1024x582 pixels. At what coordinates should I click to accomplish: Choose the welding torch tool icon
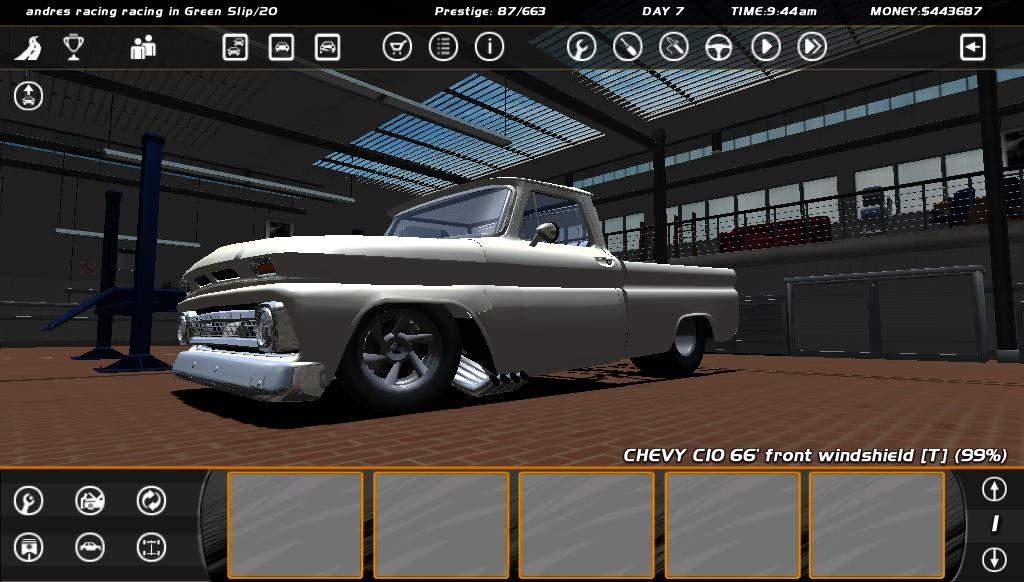673,47
